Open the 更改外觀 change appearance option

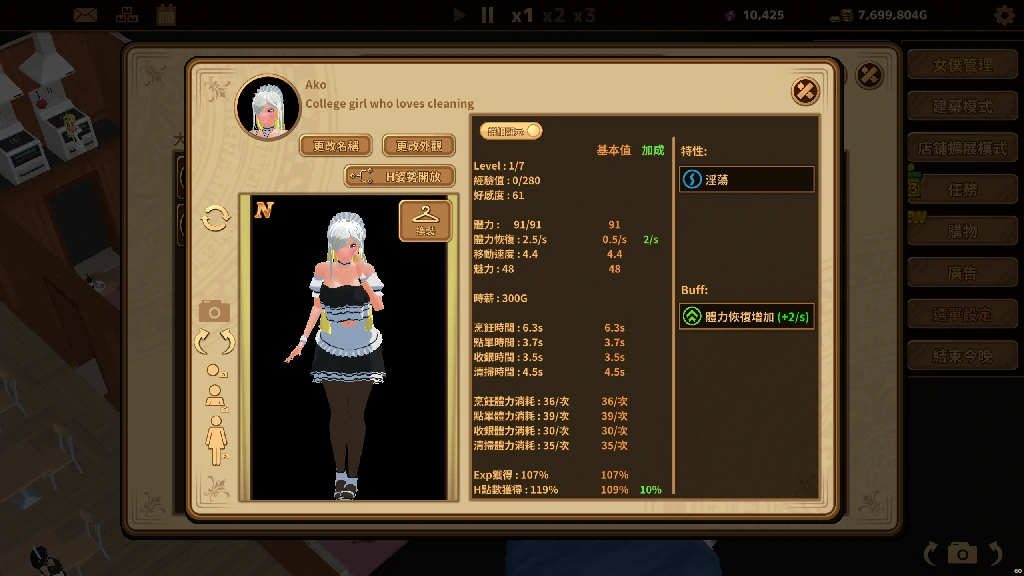418,146
